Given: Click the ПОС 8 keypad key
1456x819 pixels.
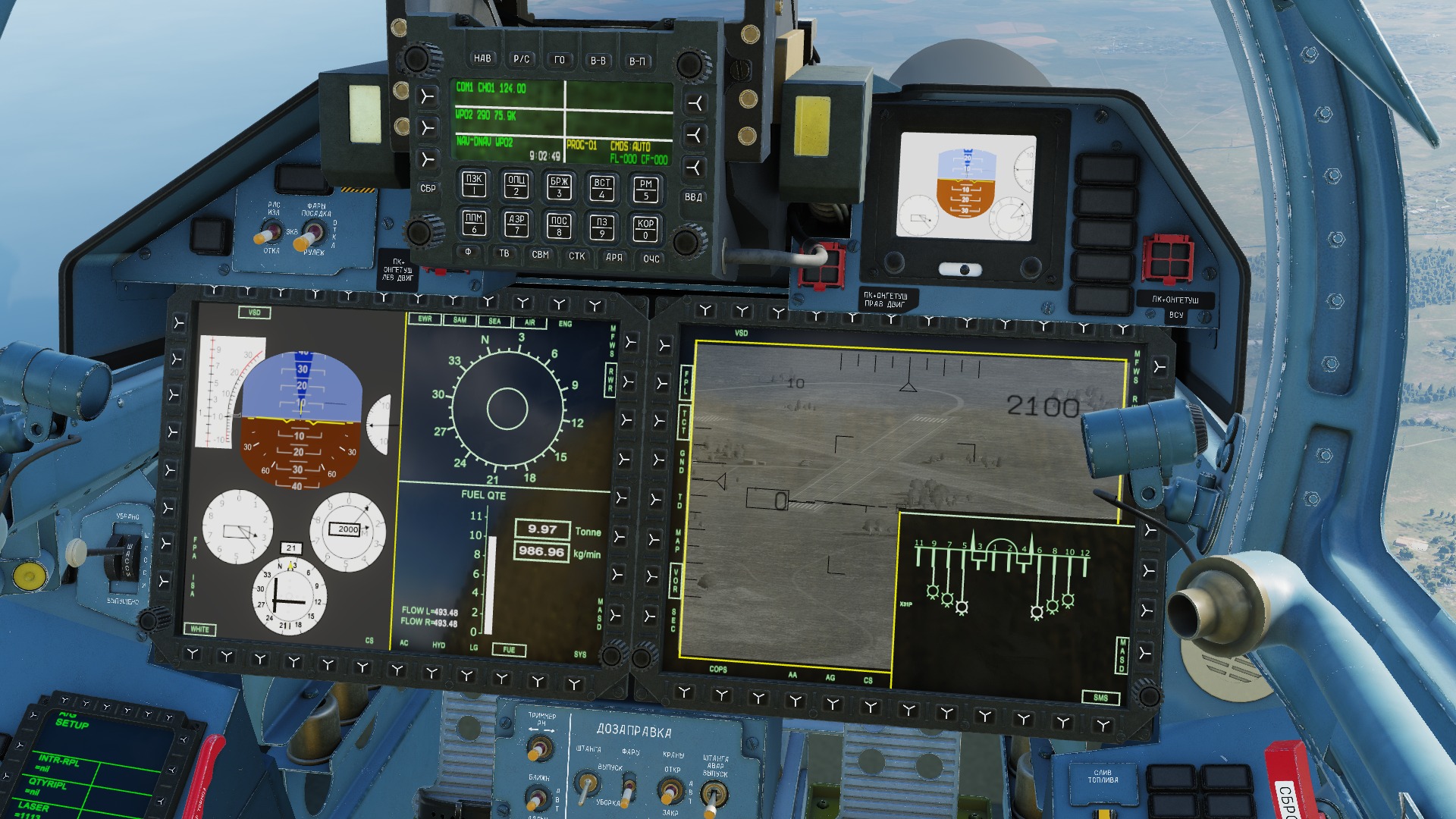Looking at the screenshot, I should point(559,226).
